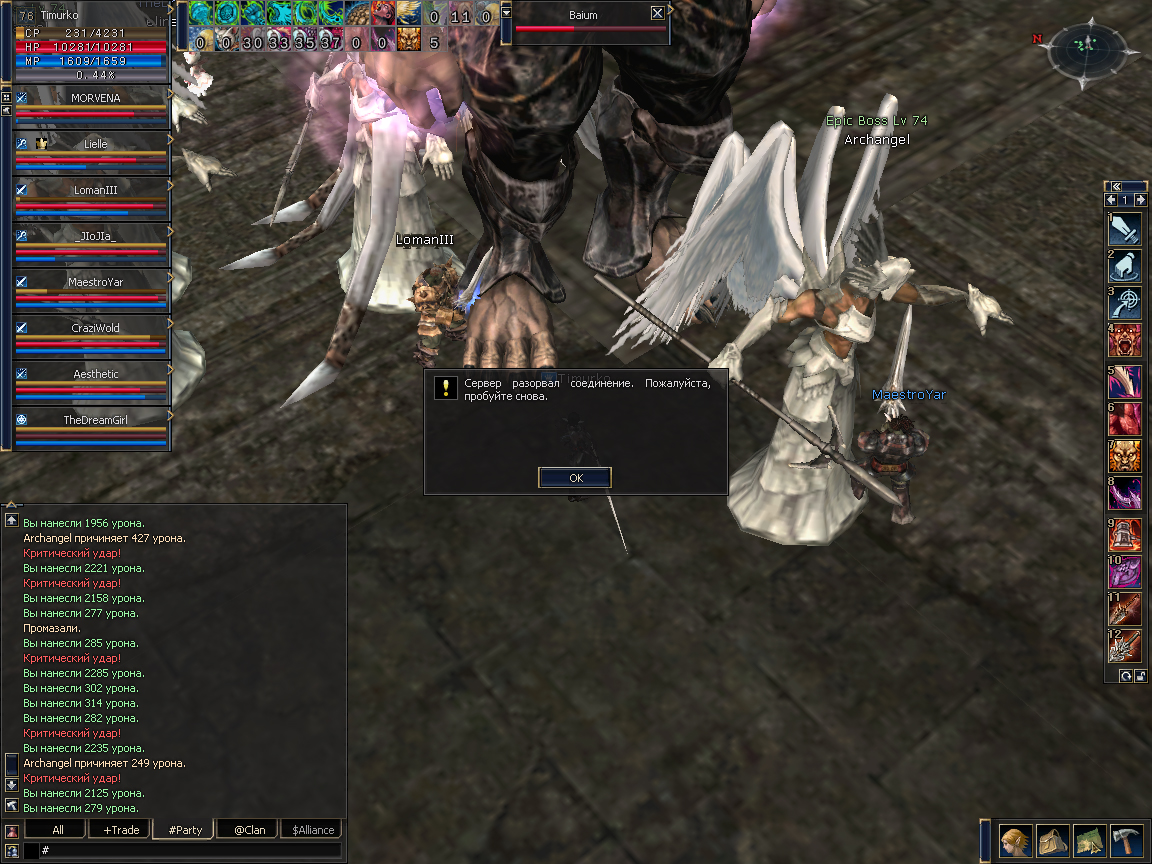Viewport: 1152px width, 864px height.
Task: Switch to the All chat tab
Action: click(x=58, y=830)
